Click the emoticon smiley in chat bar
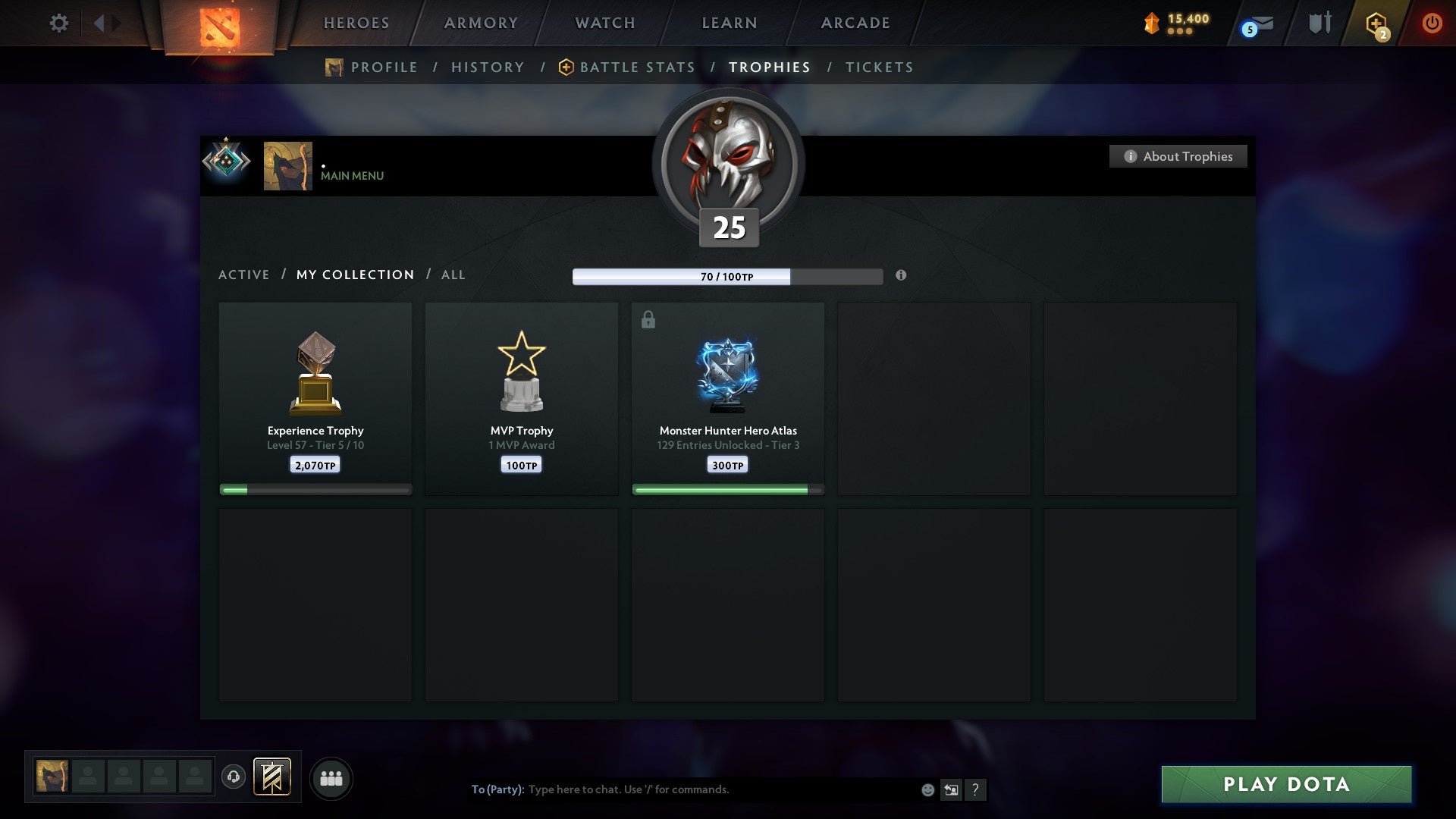This screenshot has width=1456, height=819. pyautogui.click(x=927, y=789)
